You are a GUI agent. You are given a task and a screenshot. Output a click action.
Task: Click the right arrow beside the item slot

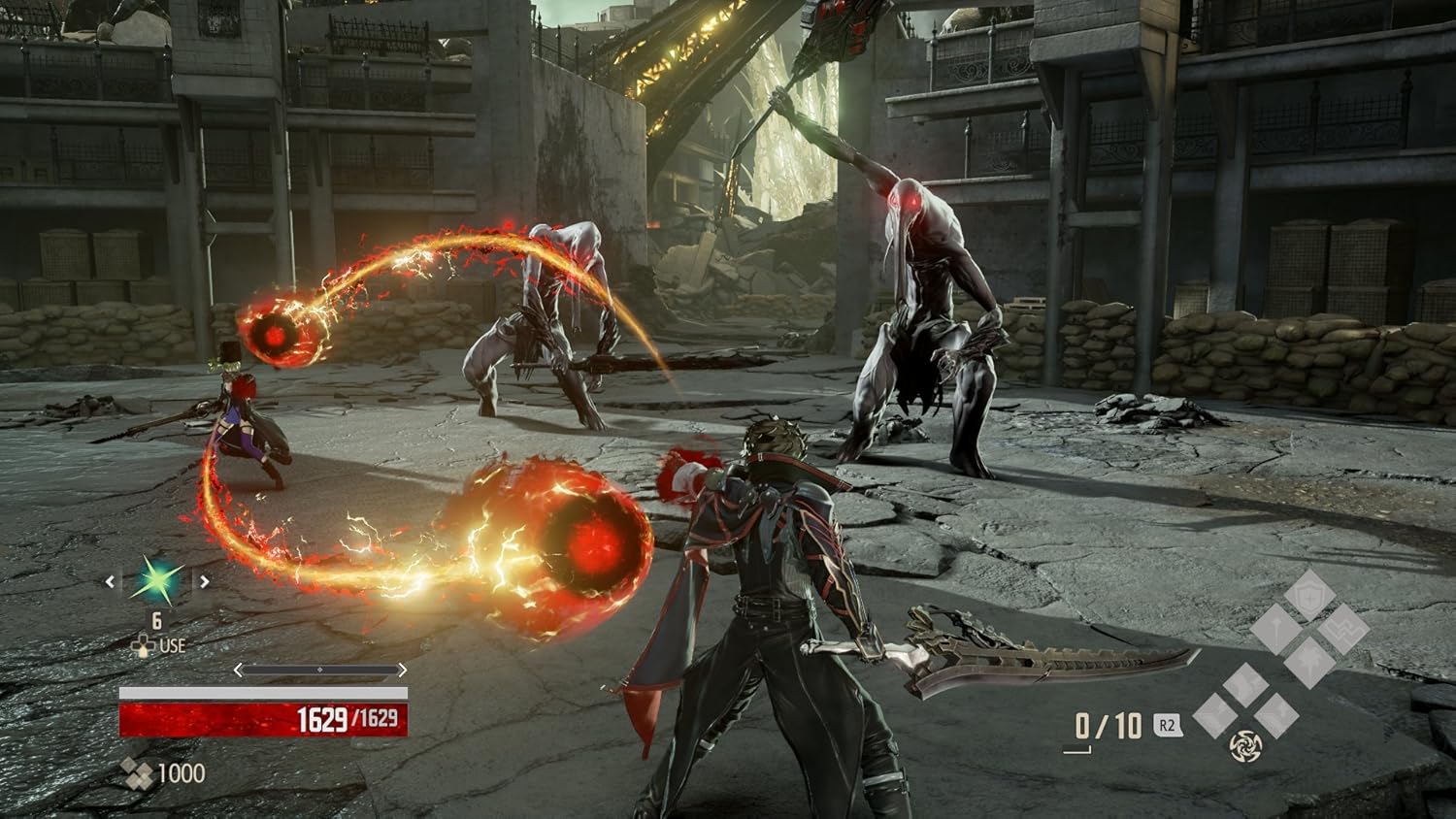[x=204, y=581]
